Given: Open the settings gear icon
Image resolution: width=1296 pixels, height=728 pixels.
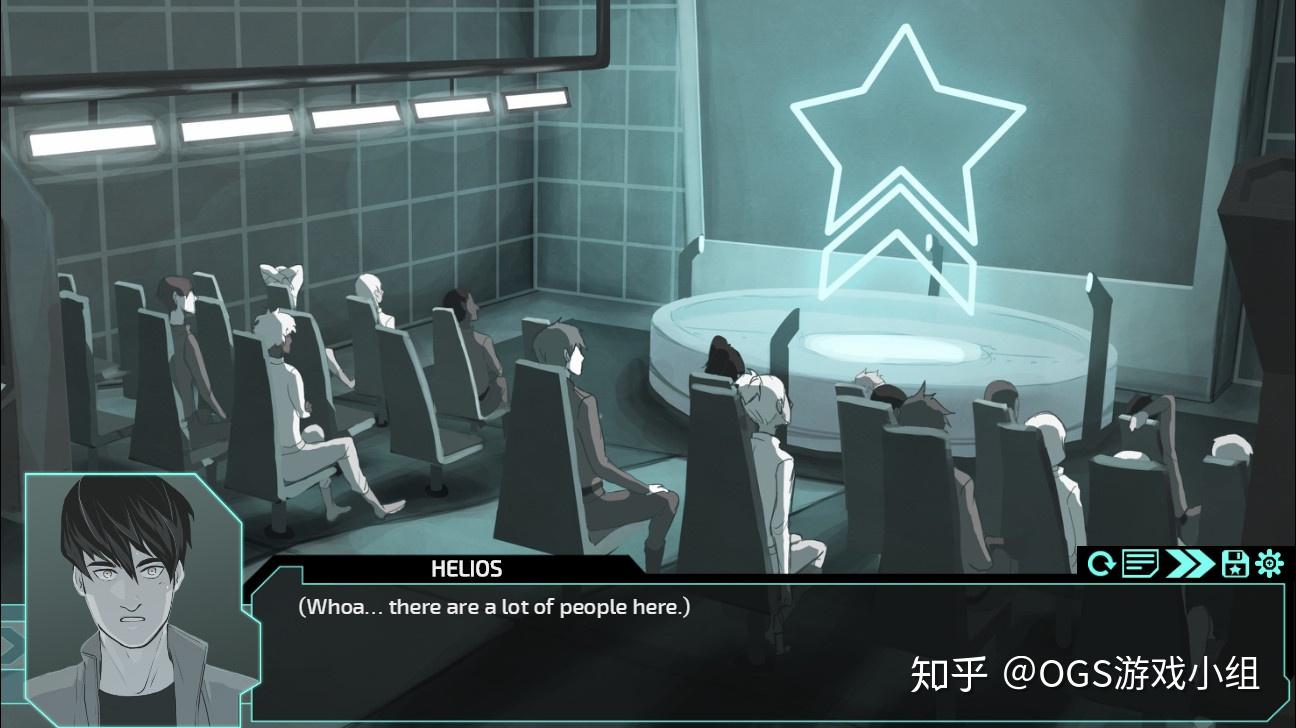Looking at the screenshot, I should pyautogui.click(x=1268, y=565).
